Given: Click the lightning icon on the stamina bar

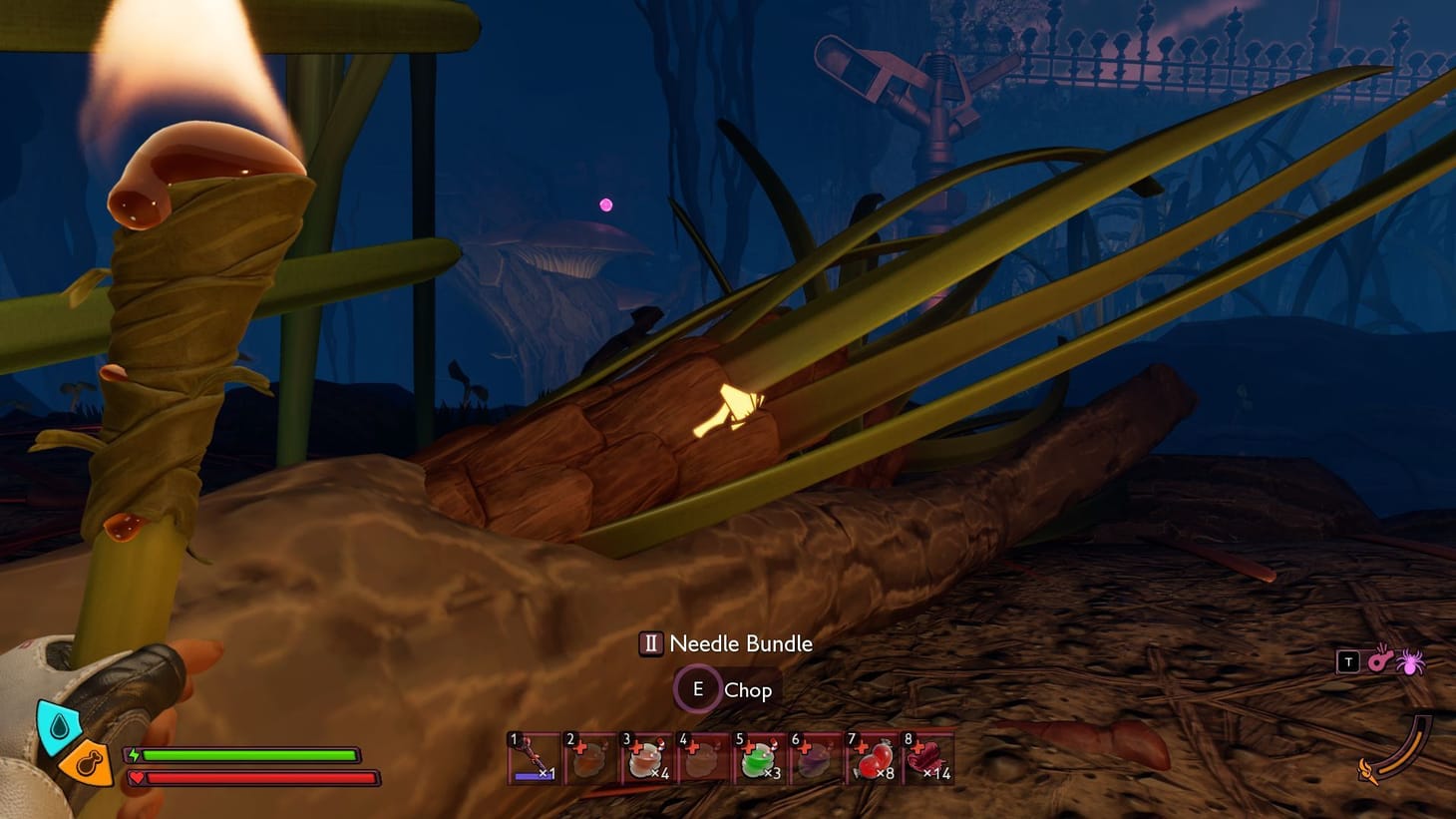Looking at the screenshot, I should (134, 754).
